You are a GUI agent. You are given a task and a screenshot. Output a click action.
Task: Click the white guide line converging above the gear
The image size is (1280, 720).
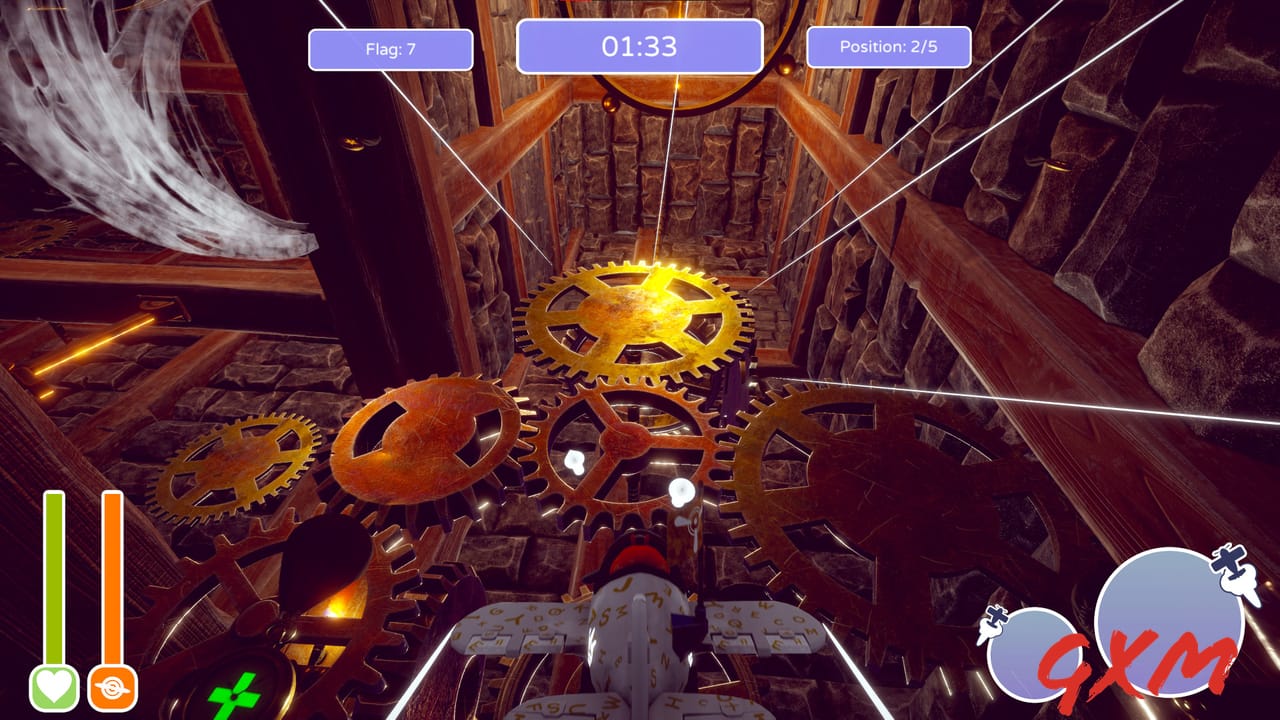click(670, 180)
